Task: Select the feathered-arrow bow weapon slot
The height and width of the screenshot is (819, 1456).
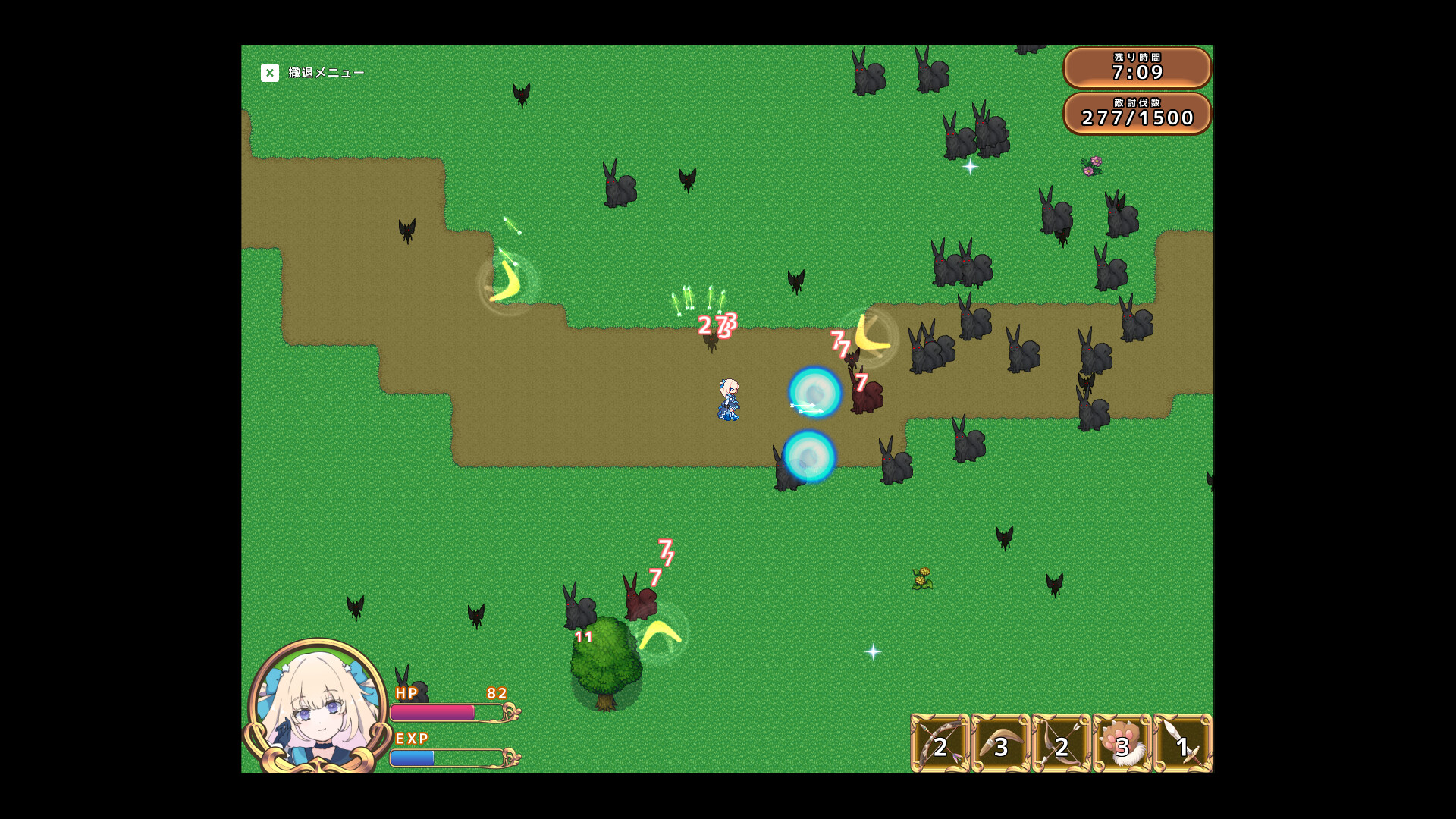Action: pos(940,744)
